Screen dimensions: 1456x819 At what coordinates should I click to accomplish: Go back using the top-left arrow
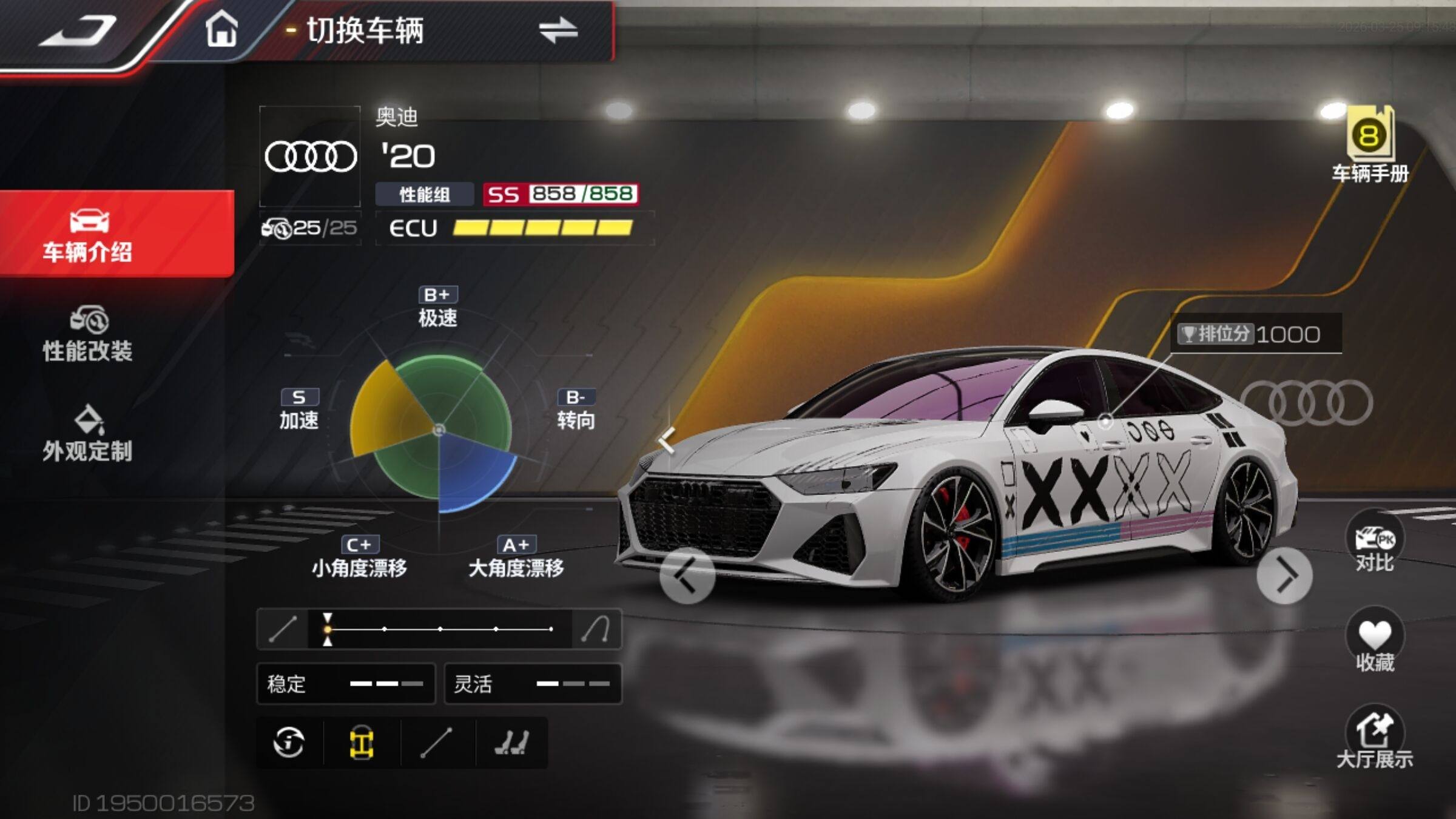click(79, 30)
